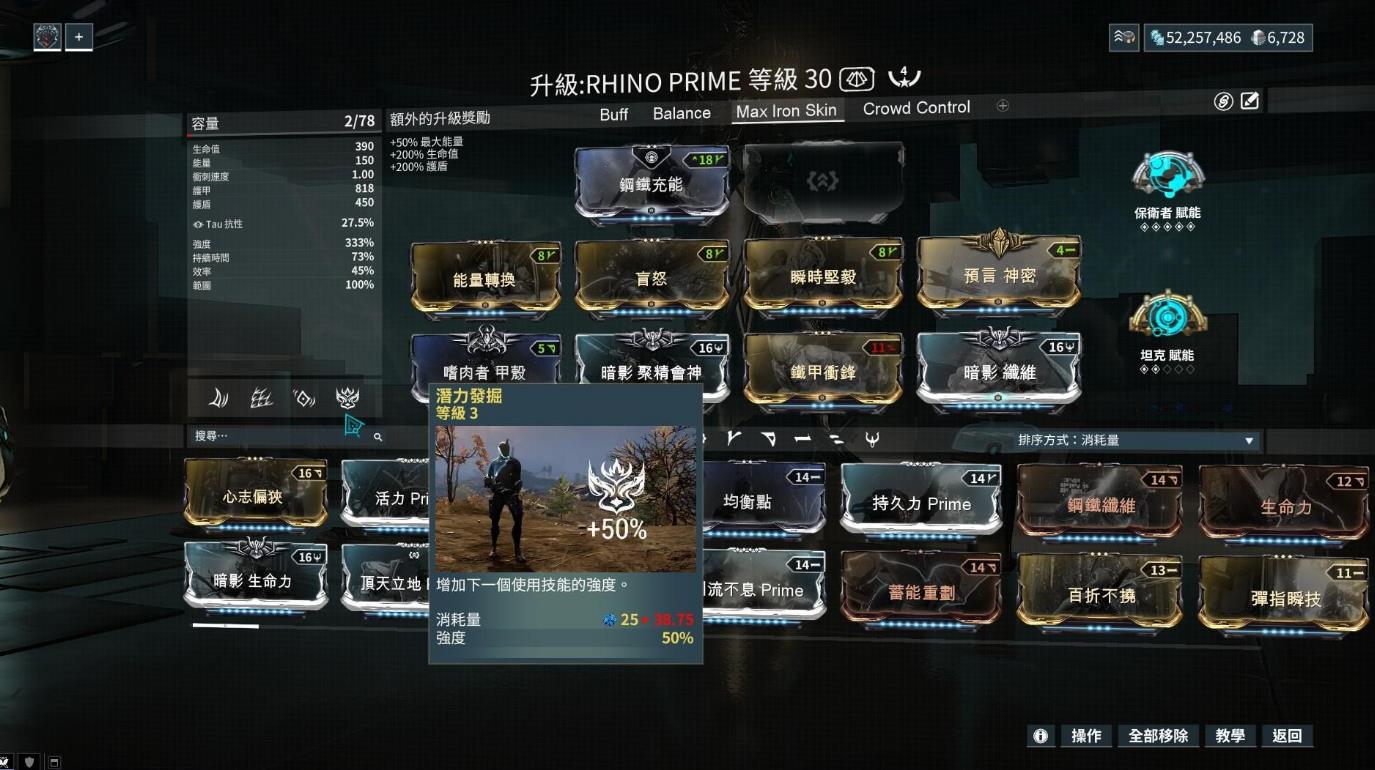The height and width of the screenshot is (770, 1375).
Task: Click the plus beside the clan emblem top left
Action: click(78, 36)
